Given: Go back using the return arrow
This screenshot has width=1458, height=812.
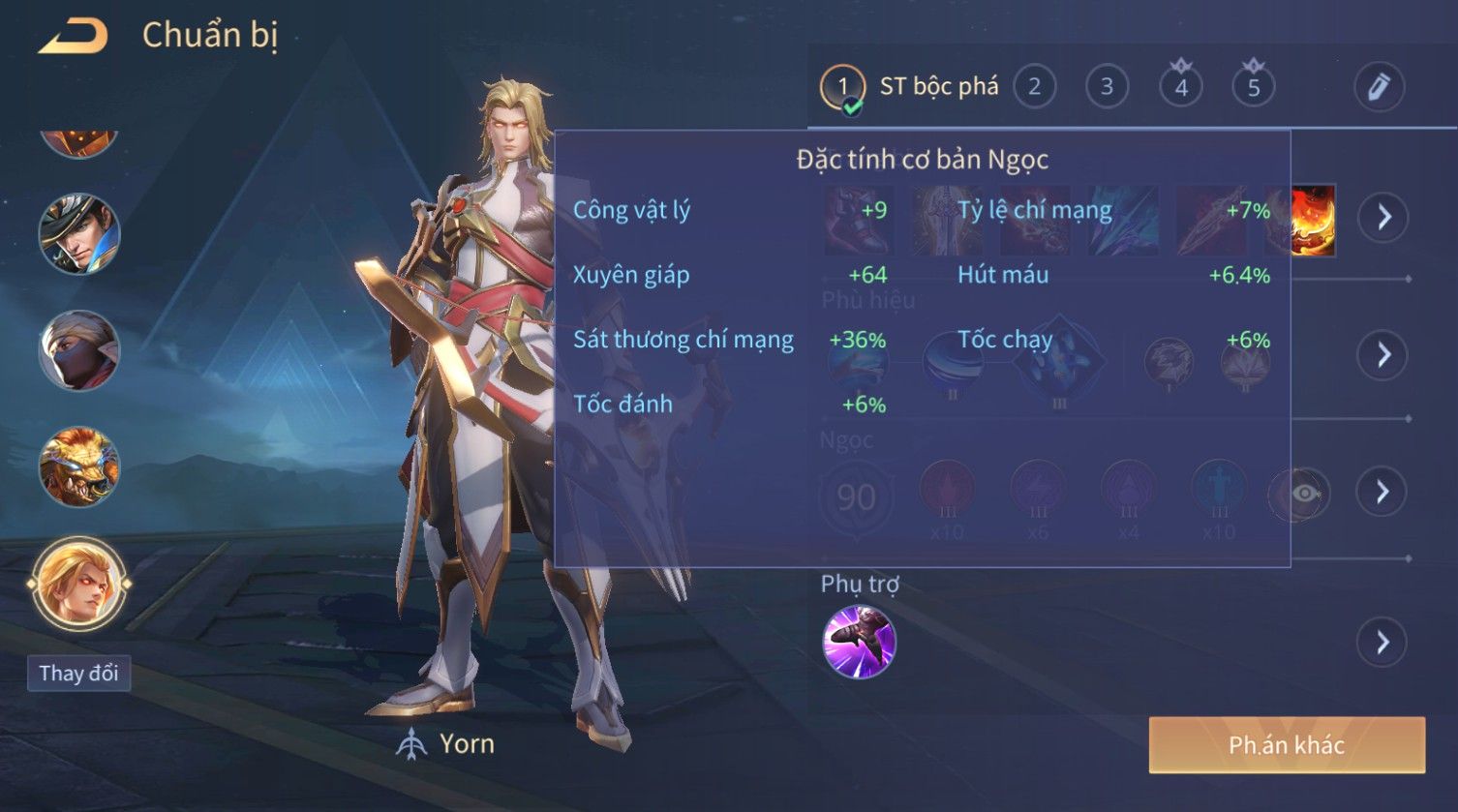Looking at the screenshot, I should click(x=74, y=37).
